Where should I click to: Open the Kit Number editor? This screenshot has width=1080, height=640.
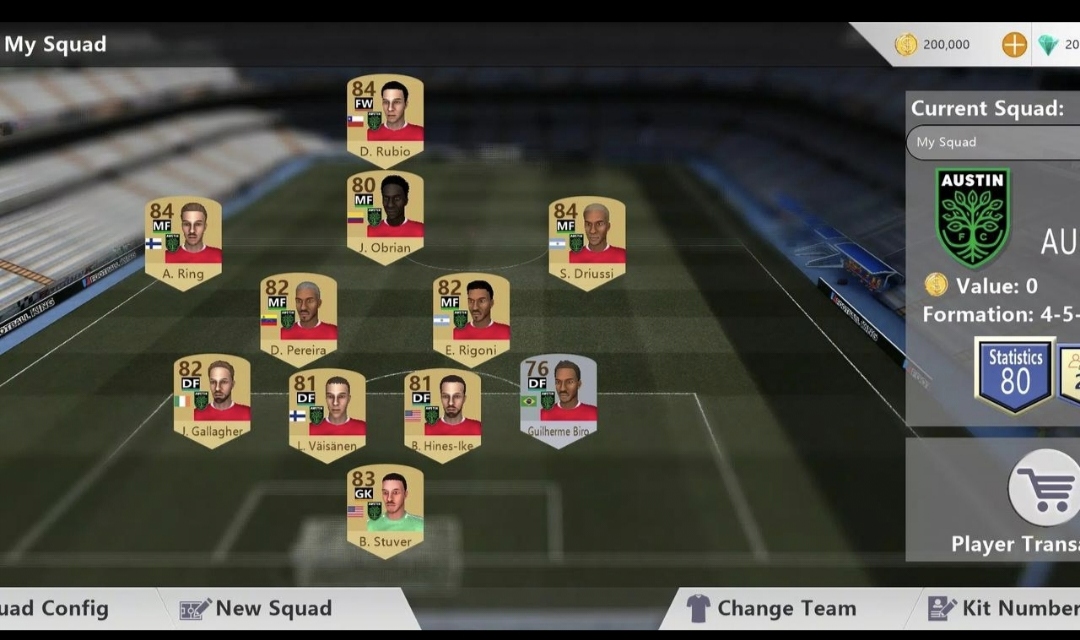1000,608
